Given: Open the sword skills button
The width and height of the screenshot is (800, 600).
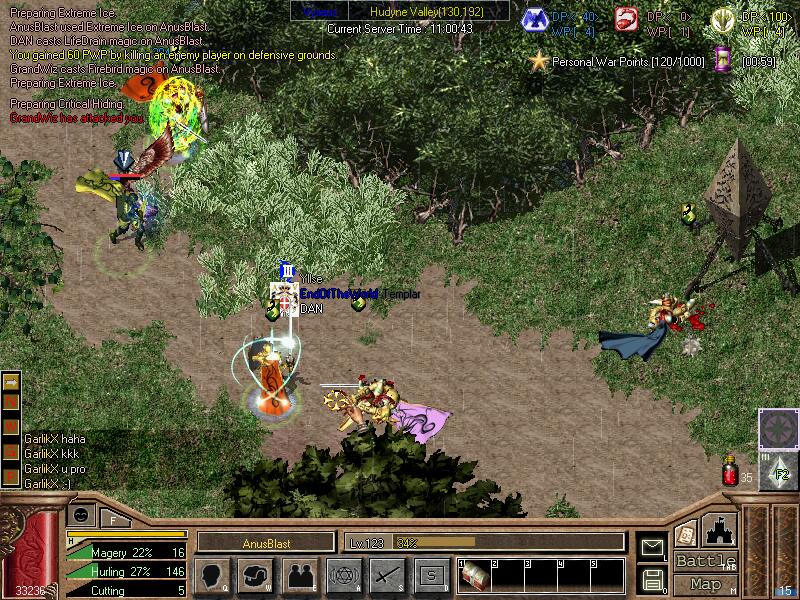Looking at the screenshot, I should 387,575.
